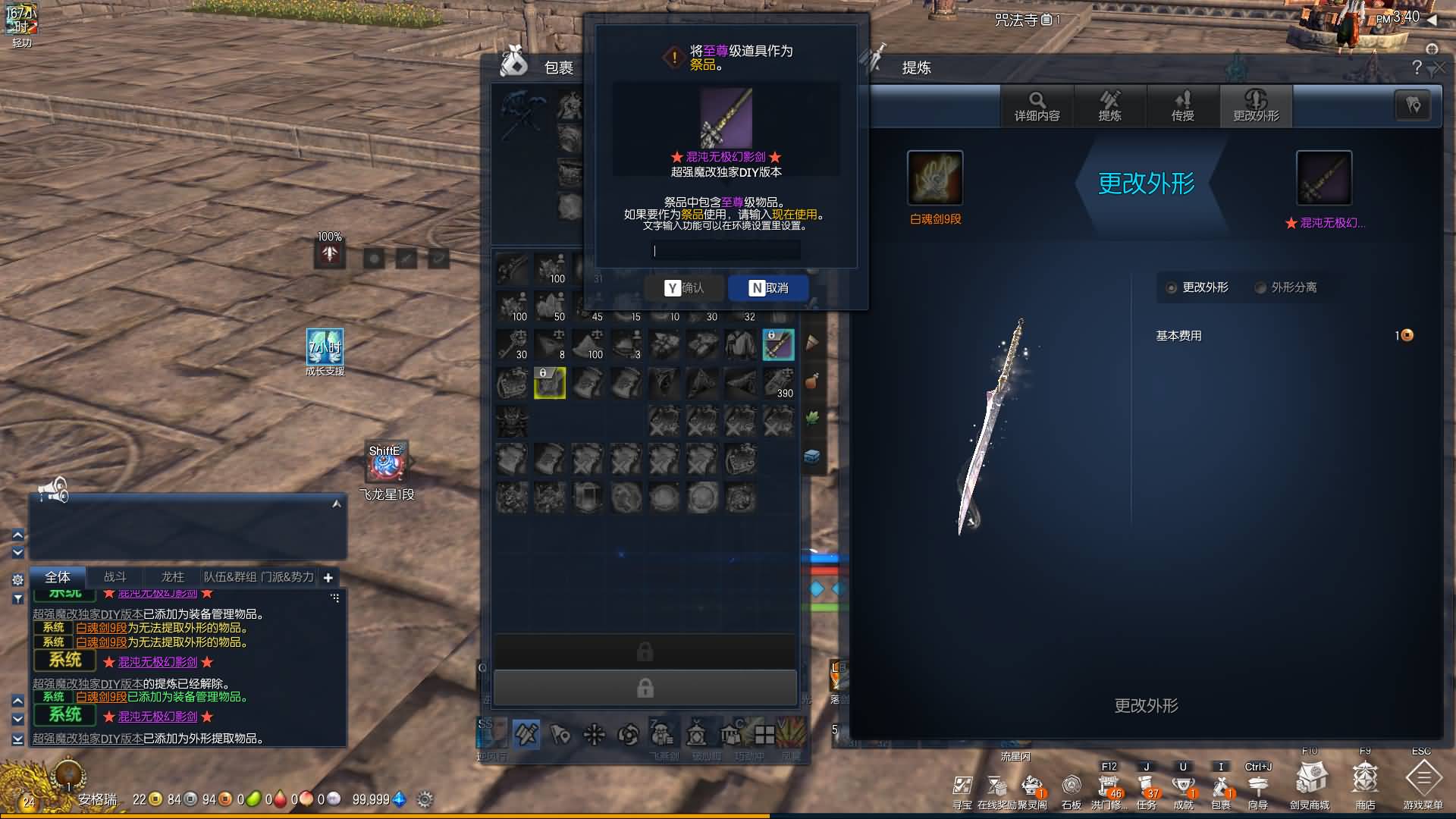Open the 详细内容 details tab
The width and height of the screenshot is (1456, 819).
(x=1037, y=106)
